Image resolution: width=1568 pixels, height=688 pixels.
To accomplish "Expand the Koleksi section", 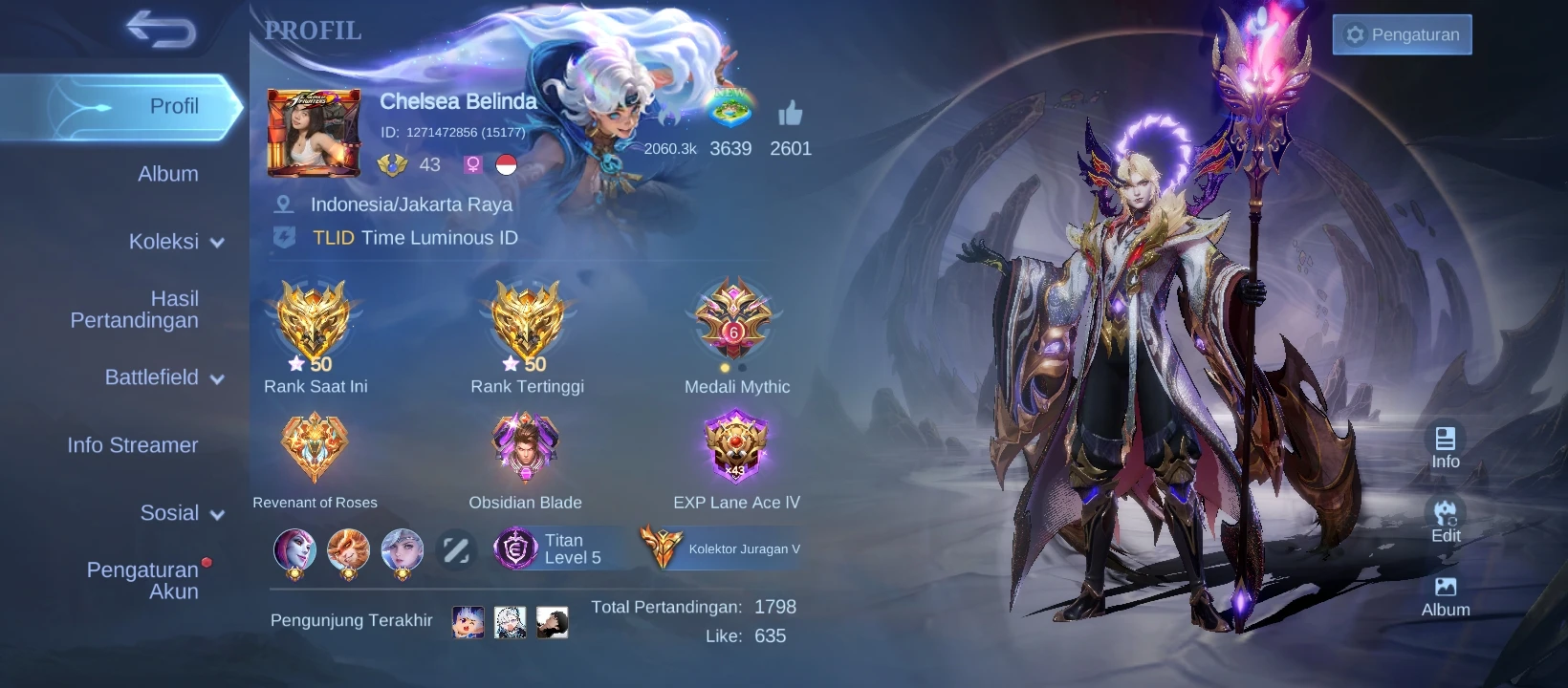I will point(176,242).
